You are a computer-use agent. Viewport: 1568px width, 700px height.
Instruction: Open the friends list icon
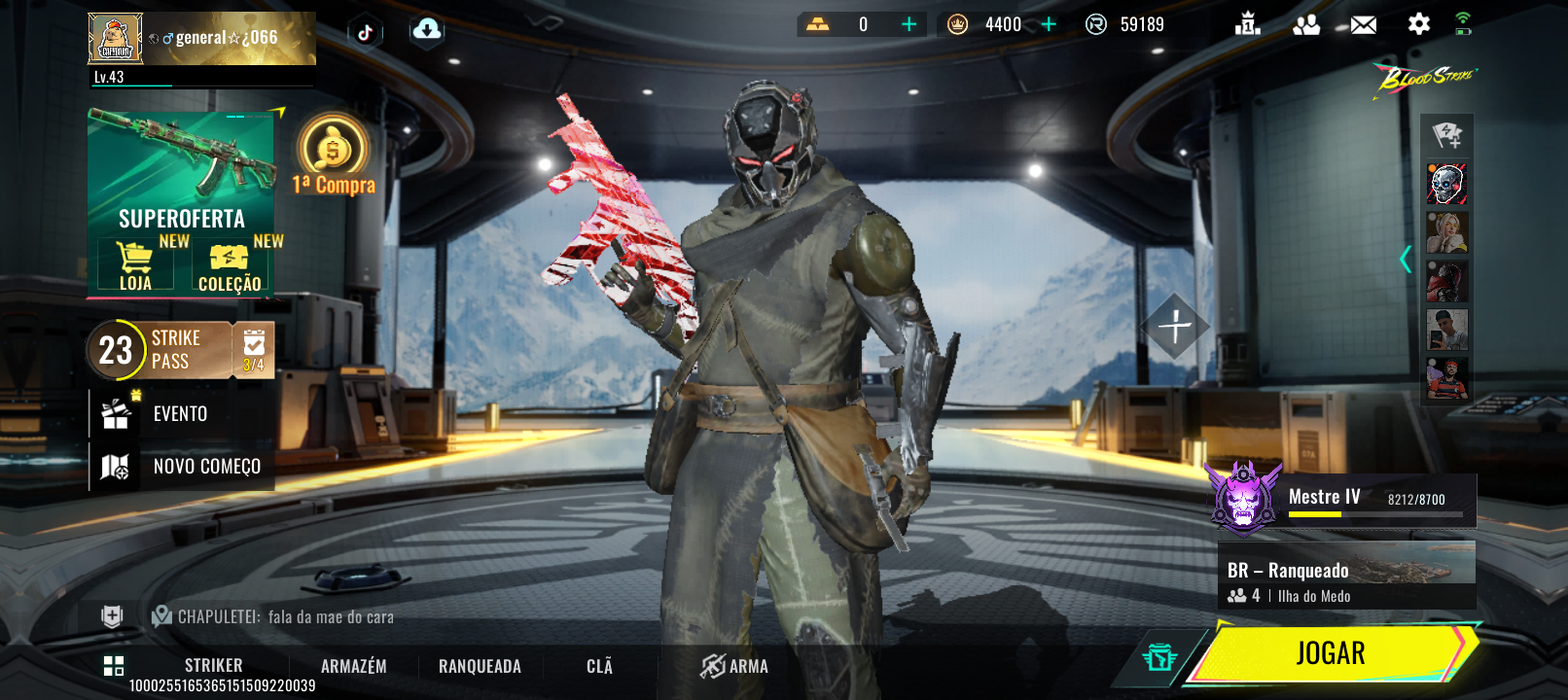[1306, 25]
